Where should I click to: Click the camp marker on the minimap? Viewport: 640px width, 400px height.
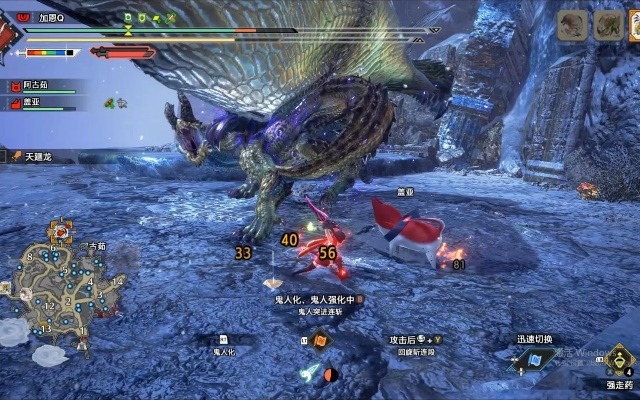[x=62, y=232]
